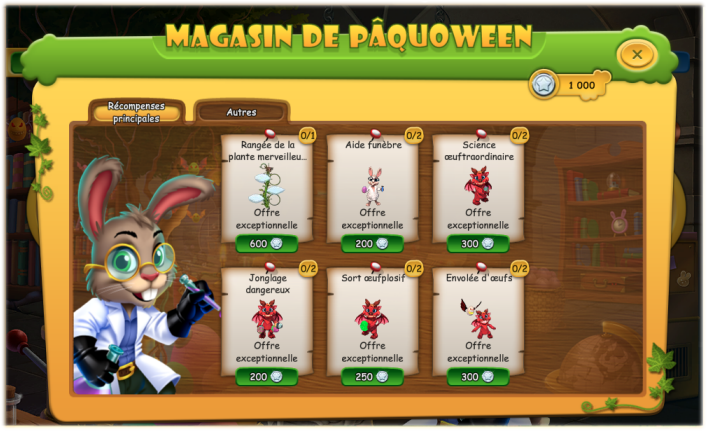Select the Jonglage dangereux offer card
The height and width of the screenshot is (431, 707).
pyautogui.click(x=266, y=320)
